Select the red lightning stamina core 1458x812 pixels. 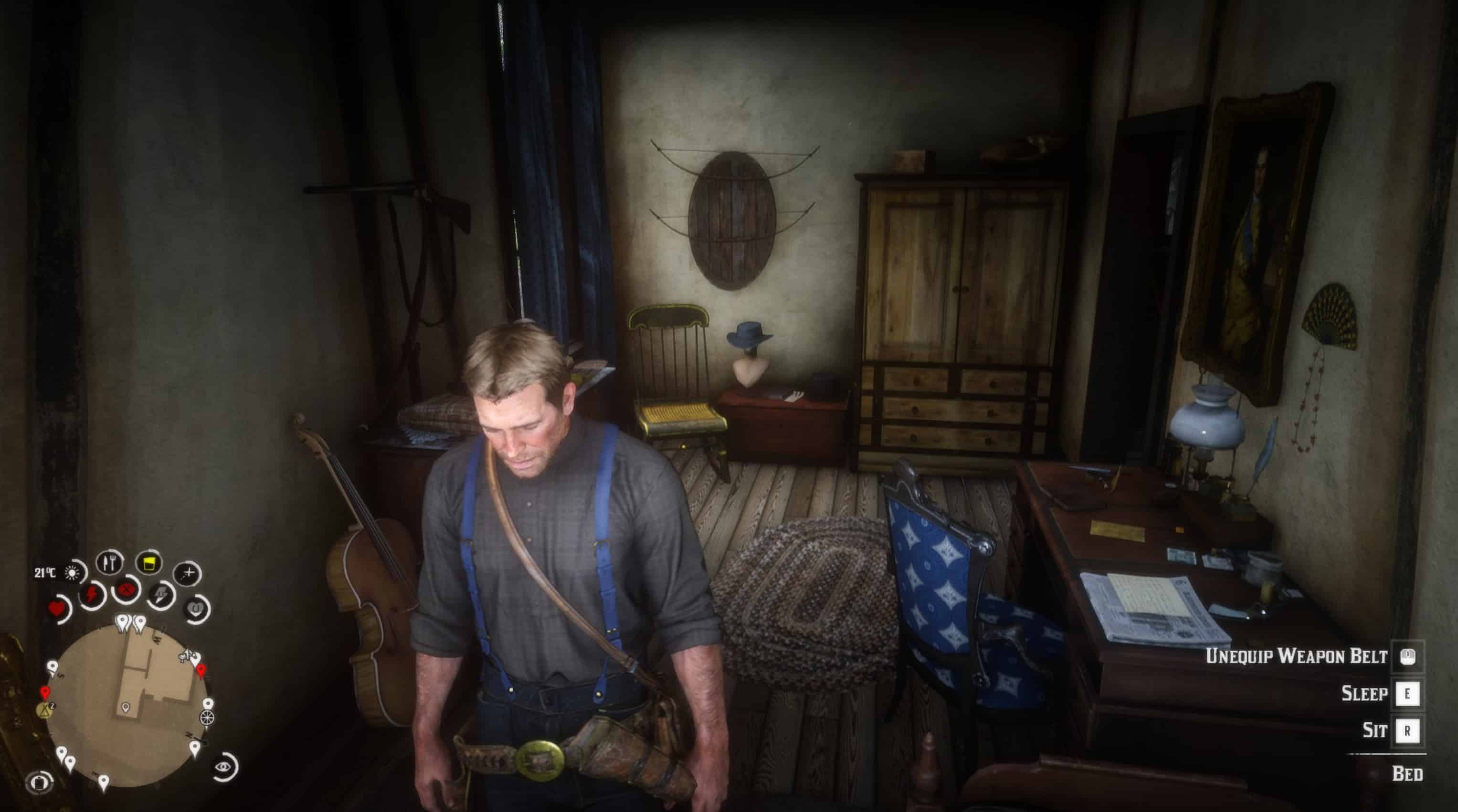(x=91, y=594)
